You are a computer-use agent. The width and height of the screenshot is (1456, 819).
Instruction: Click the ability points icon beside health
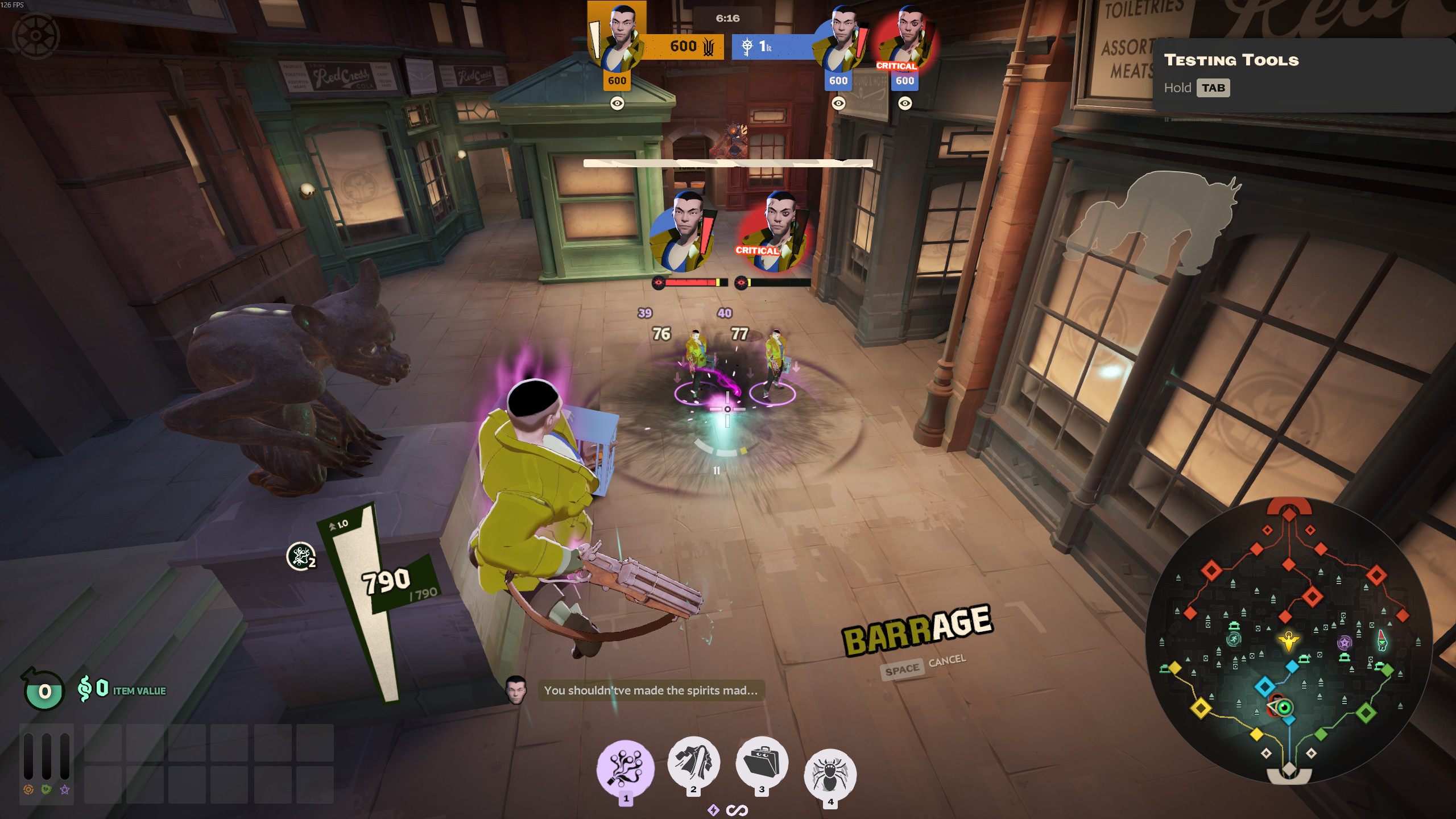(x=301, y=556)
